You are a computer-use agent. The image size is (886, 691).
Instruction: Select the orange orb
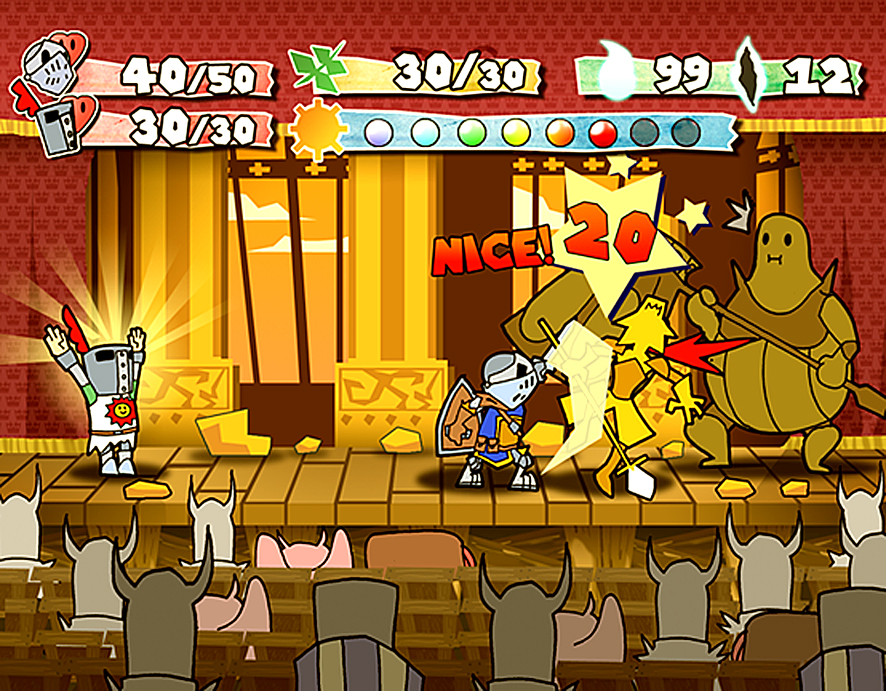(561, 131)
